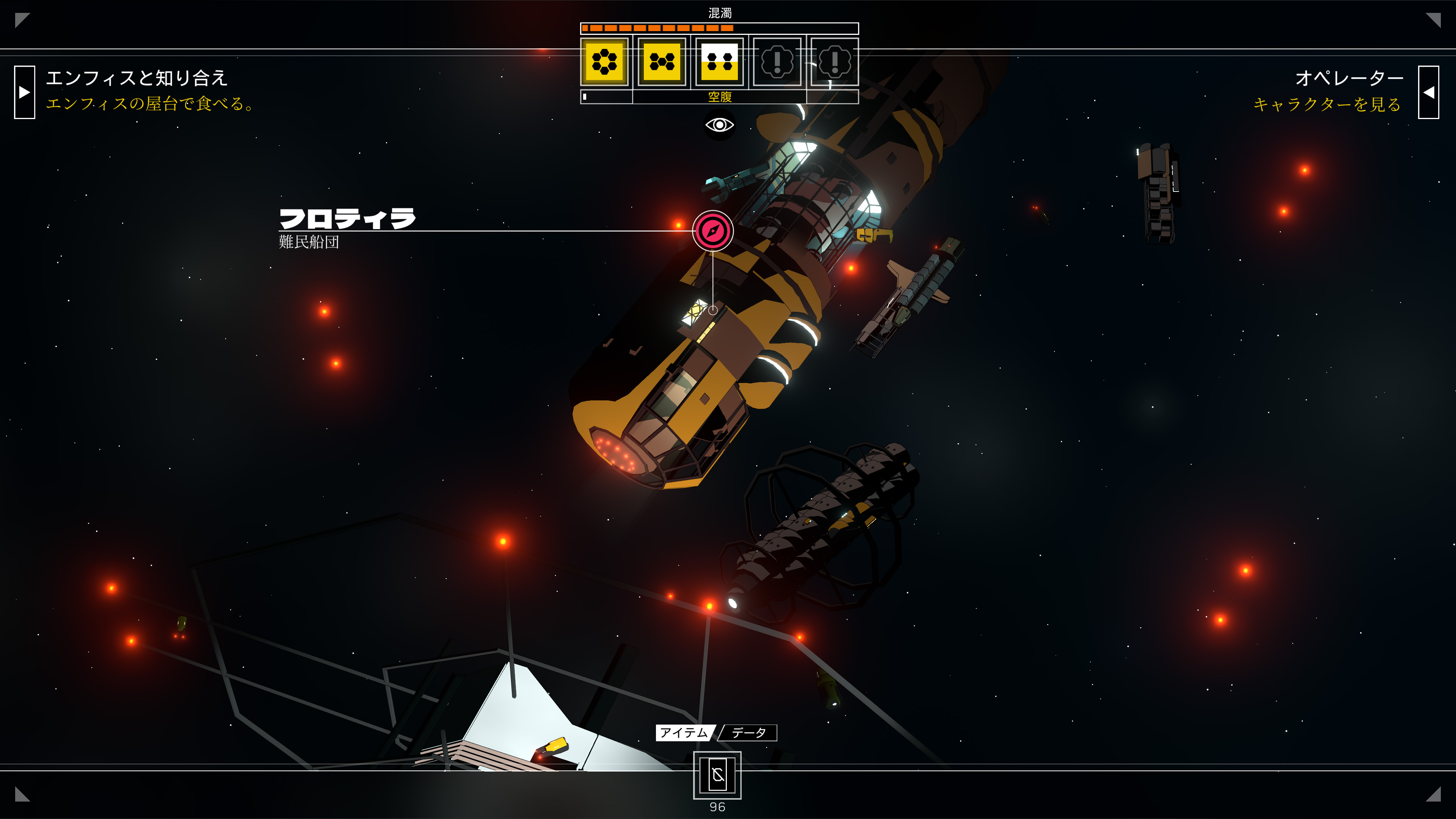Choose the five-pip yellow die

click(662, 61)
